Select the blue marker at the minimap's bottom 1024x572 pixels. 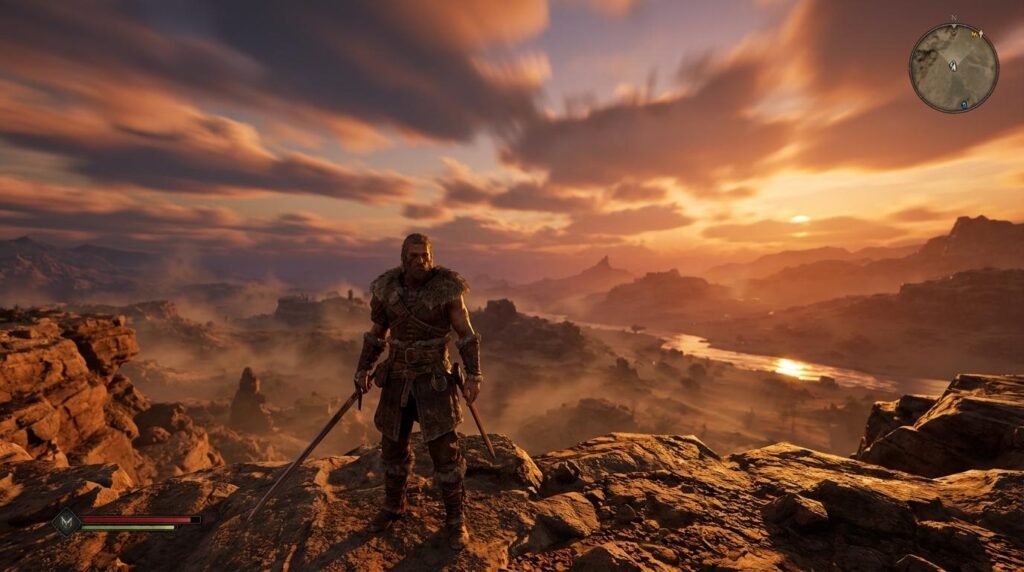click(963, 104)
